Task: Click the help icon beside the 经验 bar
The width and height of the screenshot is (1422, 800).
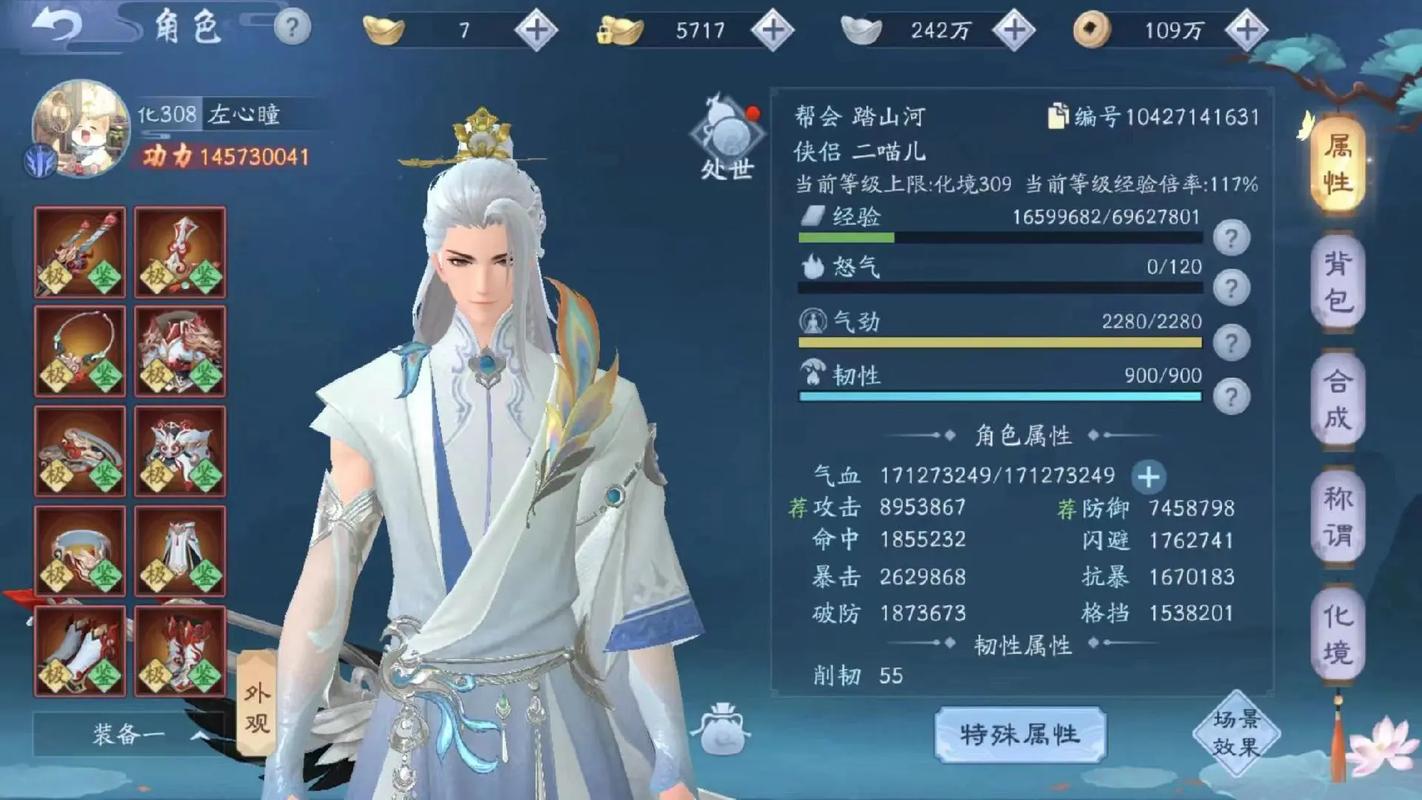Action: tap(1230, 235)
